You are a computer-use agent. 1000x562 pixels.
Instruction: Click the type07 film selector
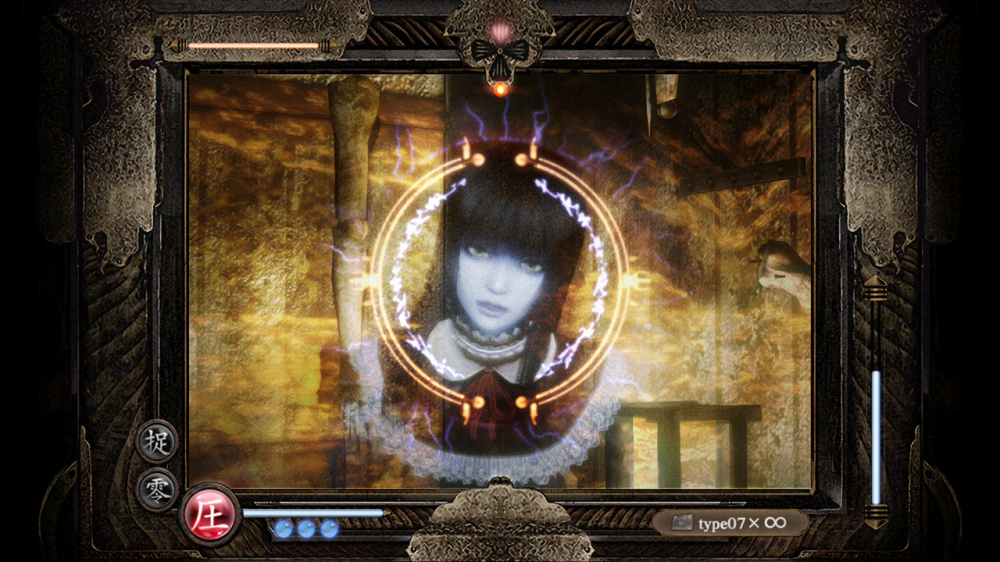tap(729, 523)
